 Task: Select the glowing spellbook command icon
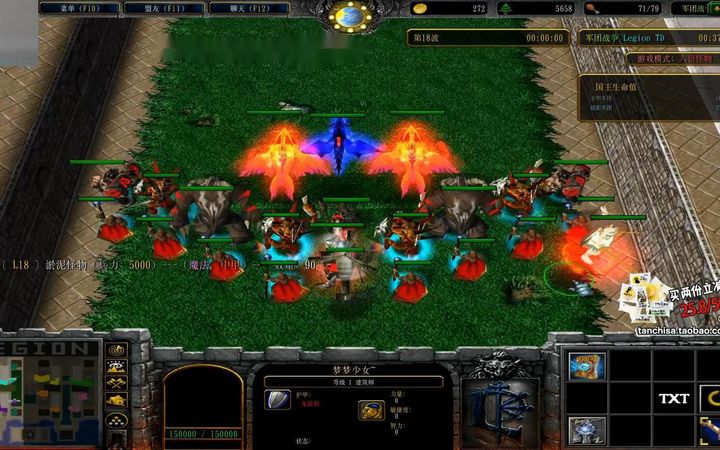[x=587, y=366]
